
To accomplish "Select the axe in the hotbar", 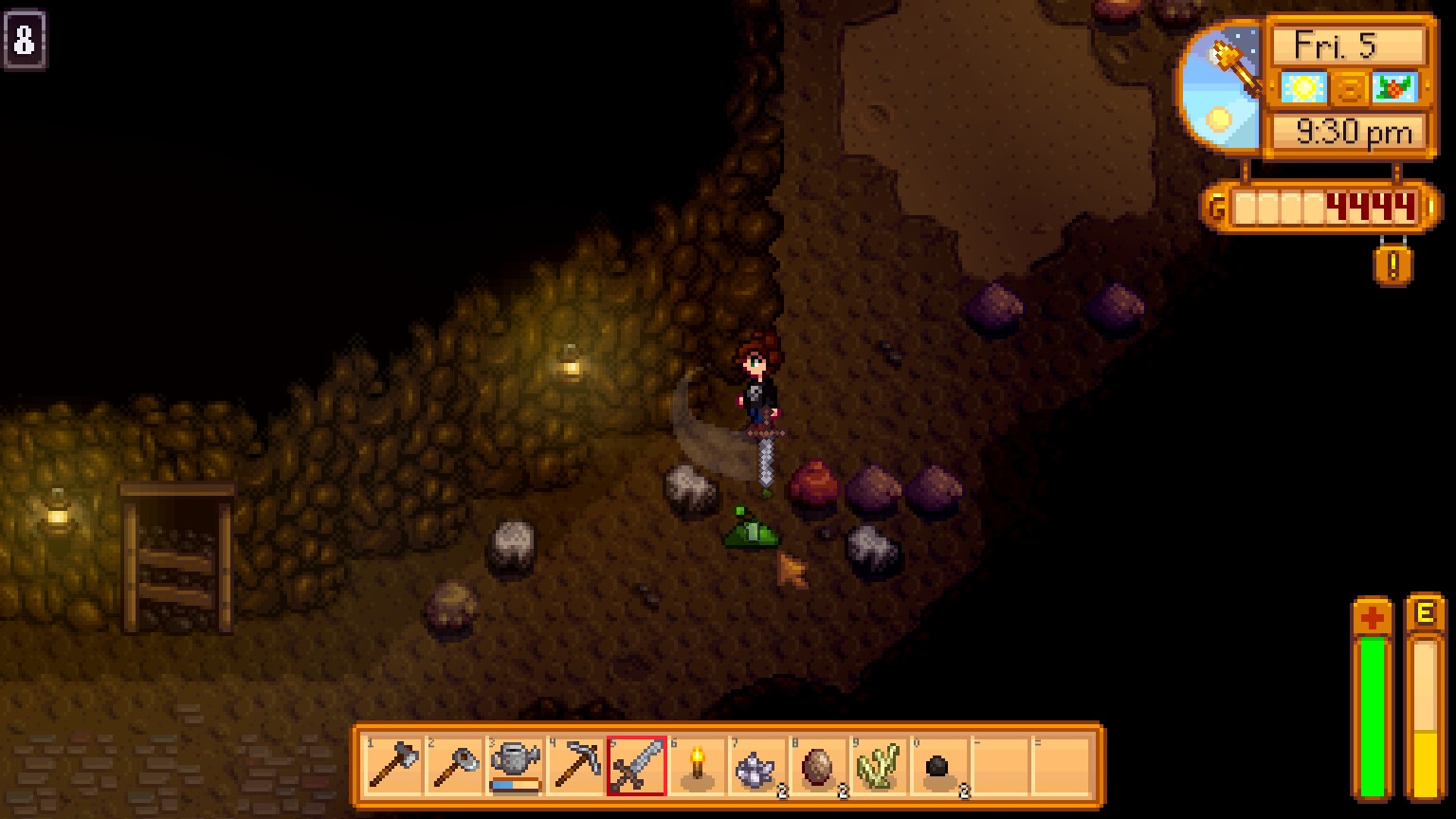I will (393, 766).
